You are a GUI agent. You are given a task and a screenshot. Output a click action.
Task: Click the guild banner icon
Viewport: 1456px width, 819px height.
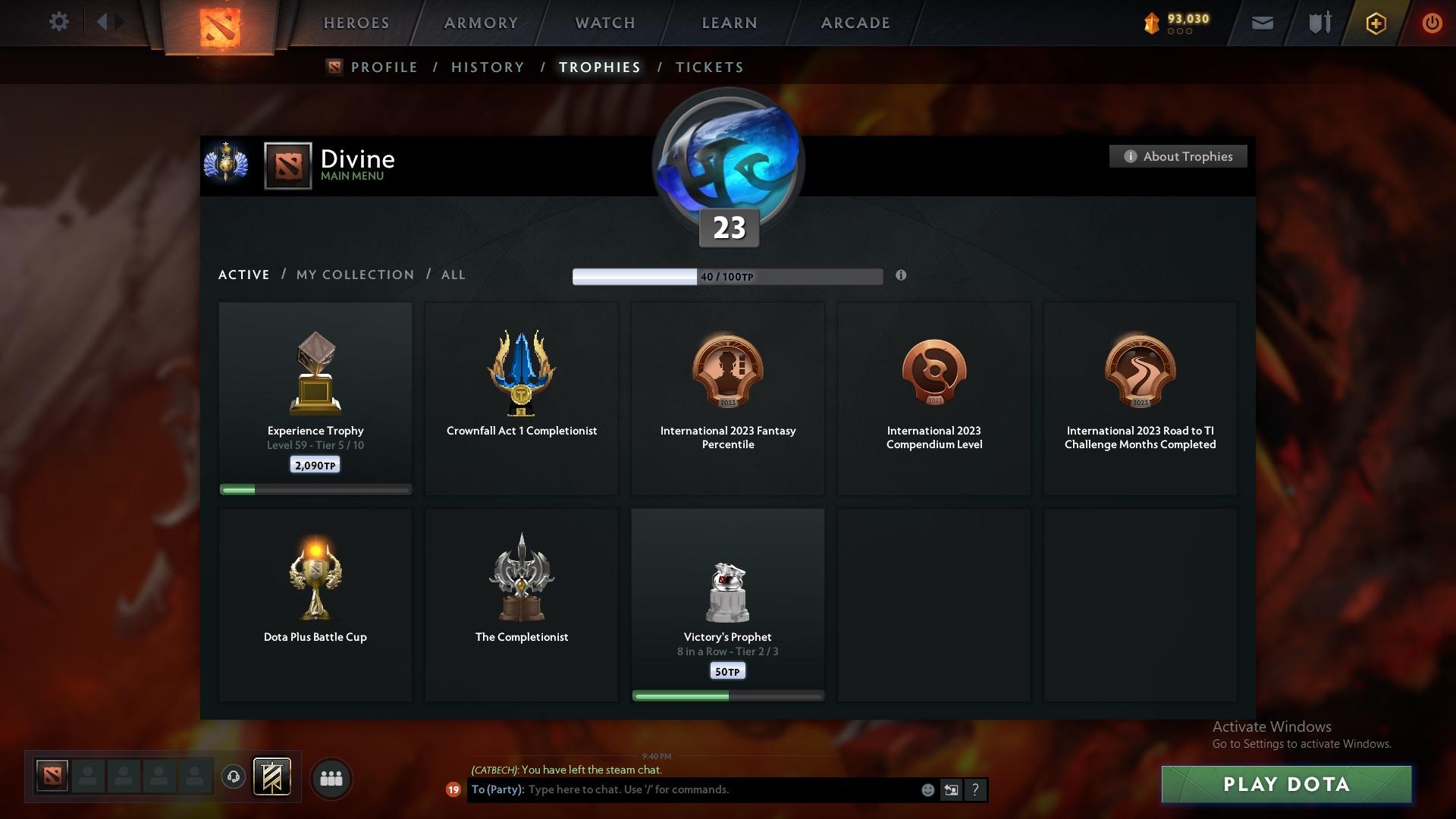click(273, 778)
